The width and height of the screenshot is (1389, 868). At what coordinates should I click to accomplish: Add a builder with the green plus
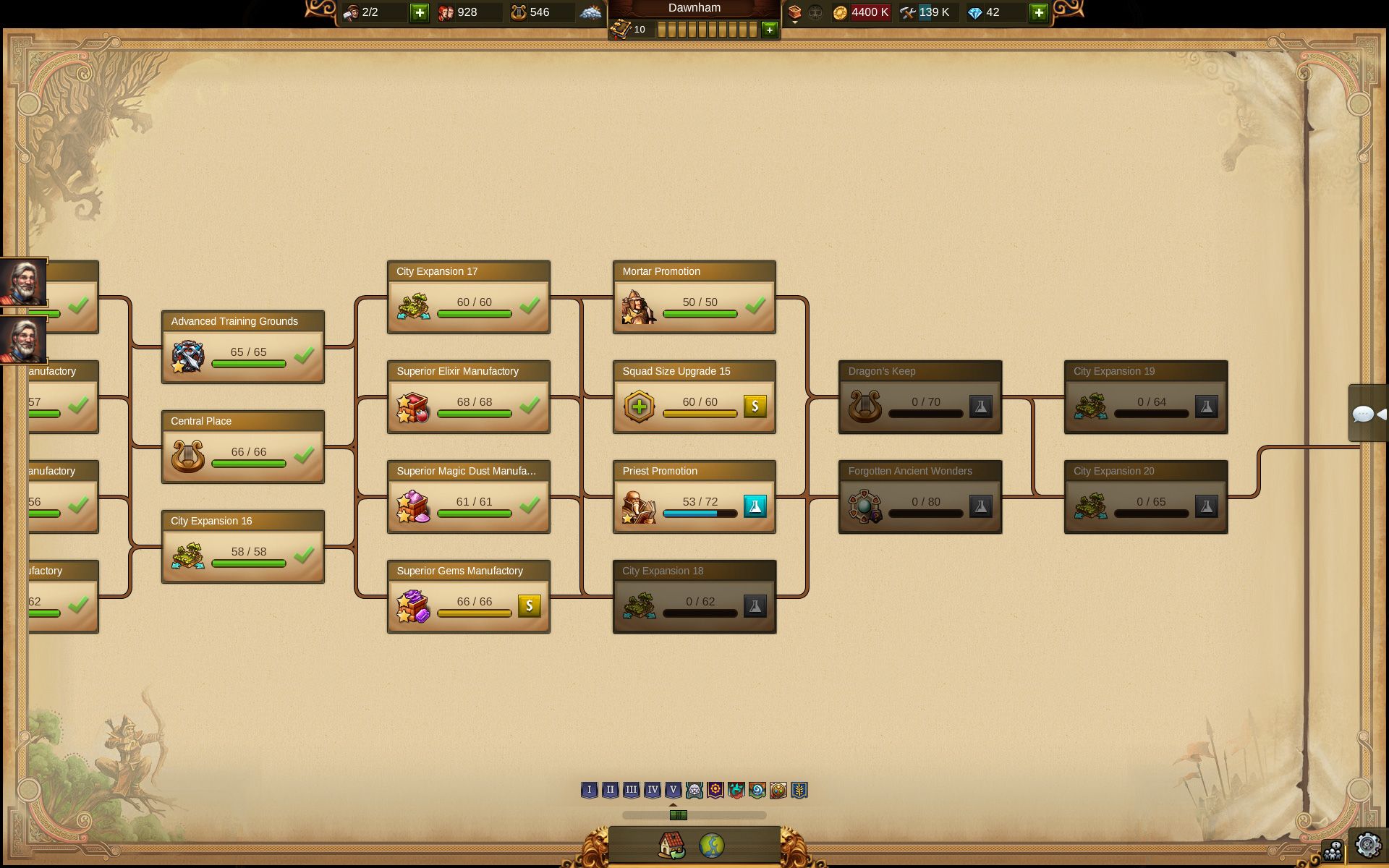point(419,12)
